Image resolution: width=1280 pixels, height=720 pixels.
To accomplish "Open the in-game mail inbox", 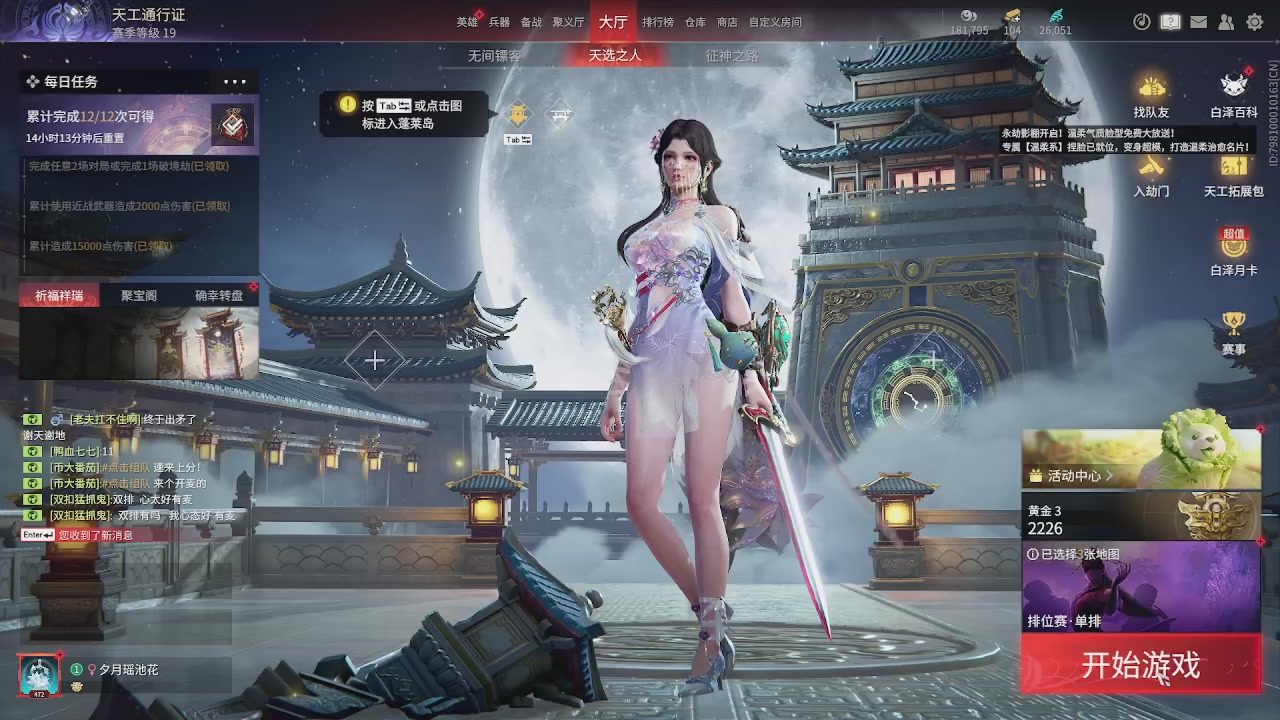I will (x=1198, y=21).
